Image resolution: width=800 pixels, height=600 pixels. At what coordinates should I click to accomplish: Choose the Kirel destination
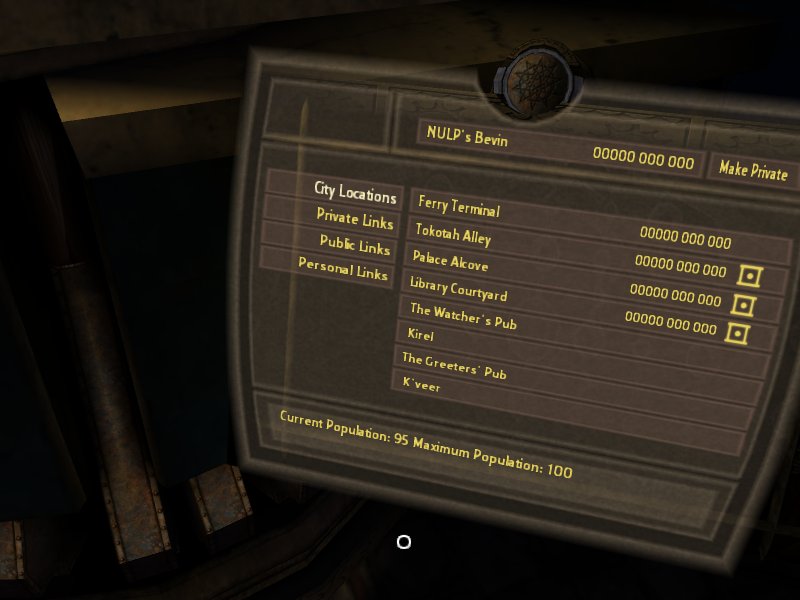pyautogui.click(x=421, y=335)
